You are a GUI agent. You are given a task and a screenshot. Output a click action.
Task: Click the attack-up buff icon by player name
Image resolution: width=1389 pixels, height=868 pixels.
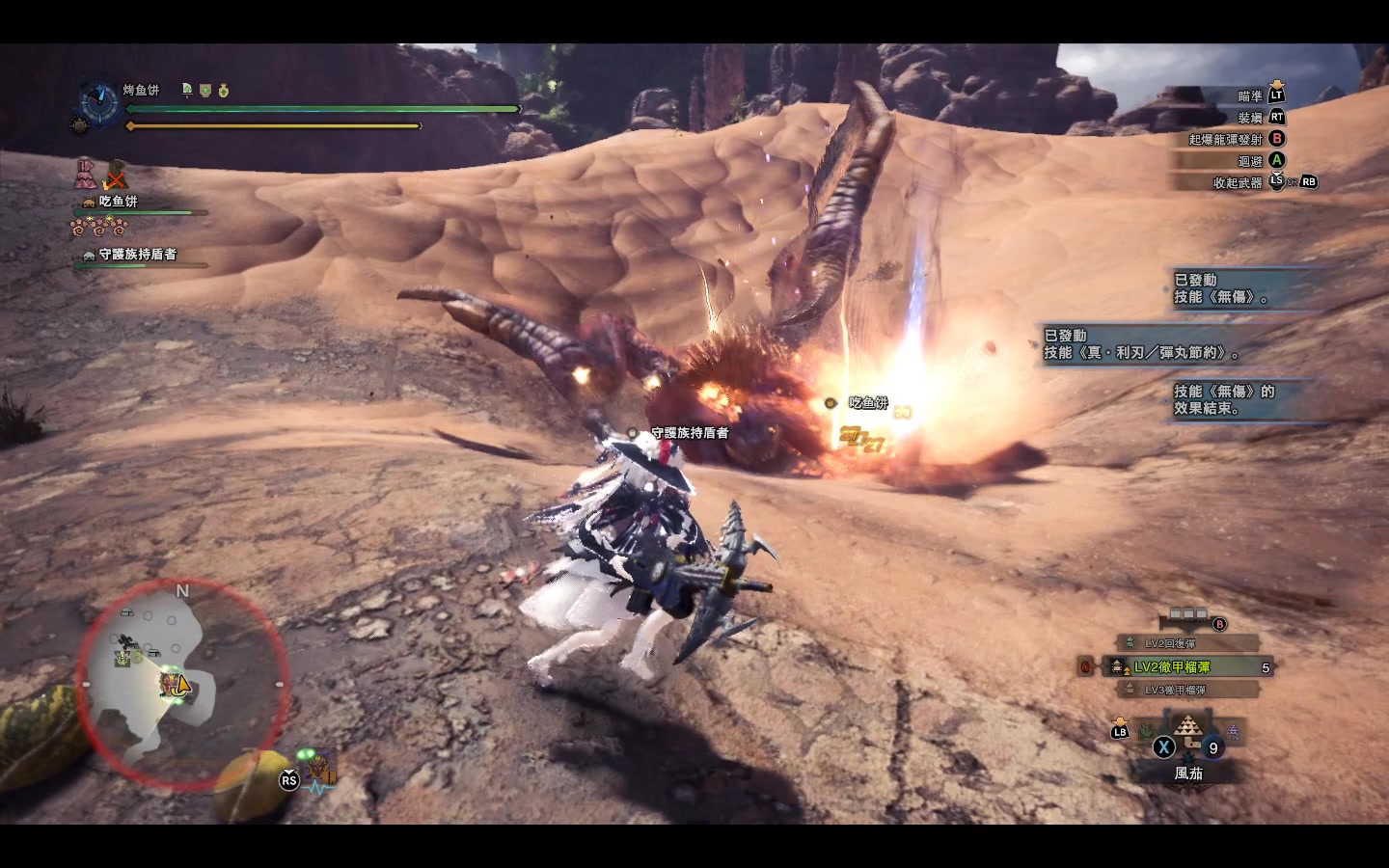[x=187, y=90]
